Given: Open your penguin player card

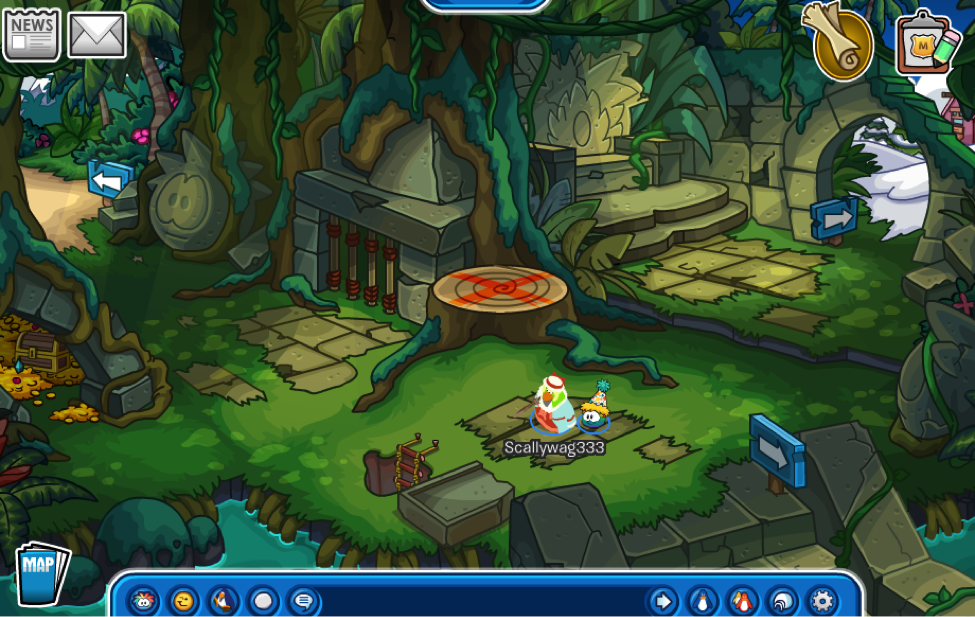Looking at the screenshot, I should [703, 601].
